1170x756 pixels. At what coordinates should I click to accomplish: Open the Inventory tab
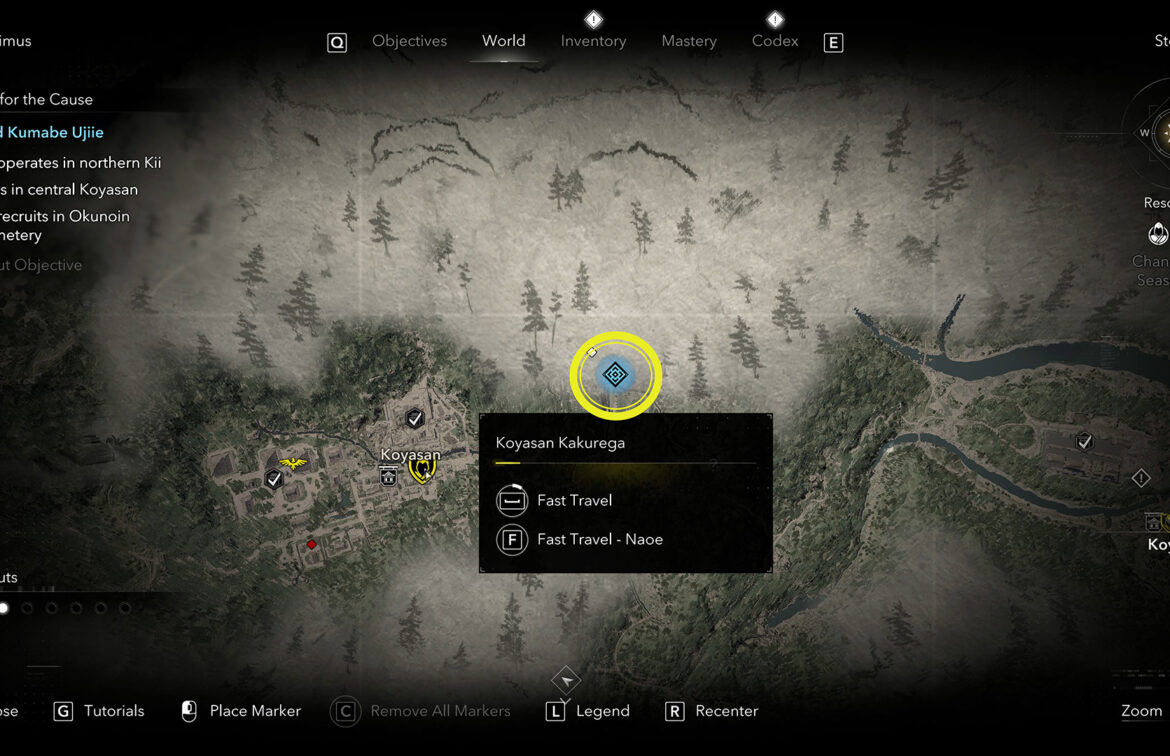pos(593,41)
